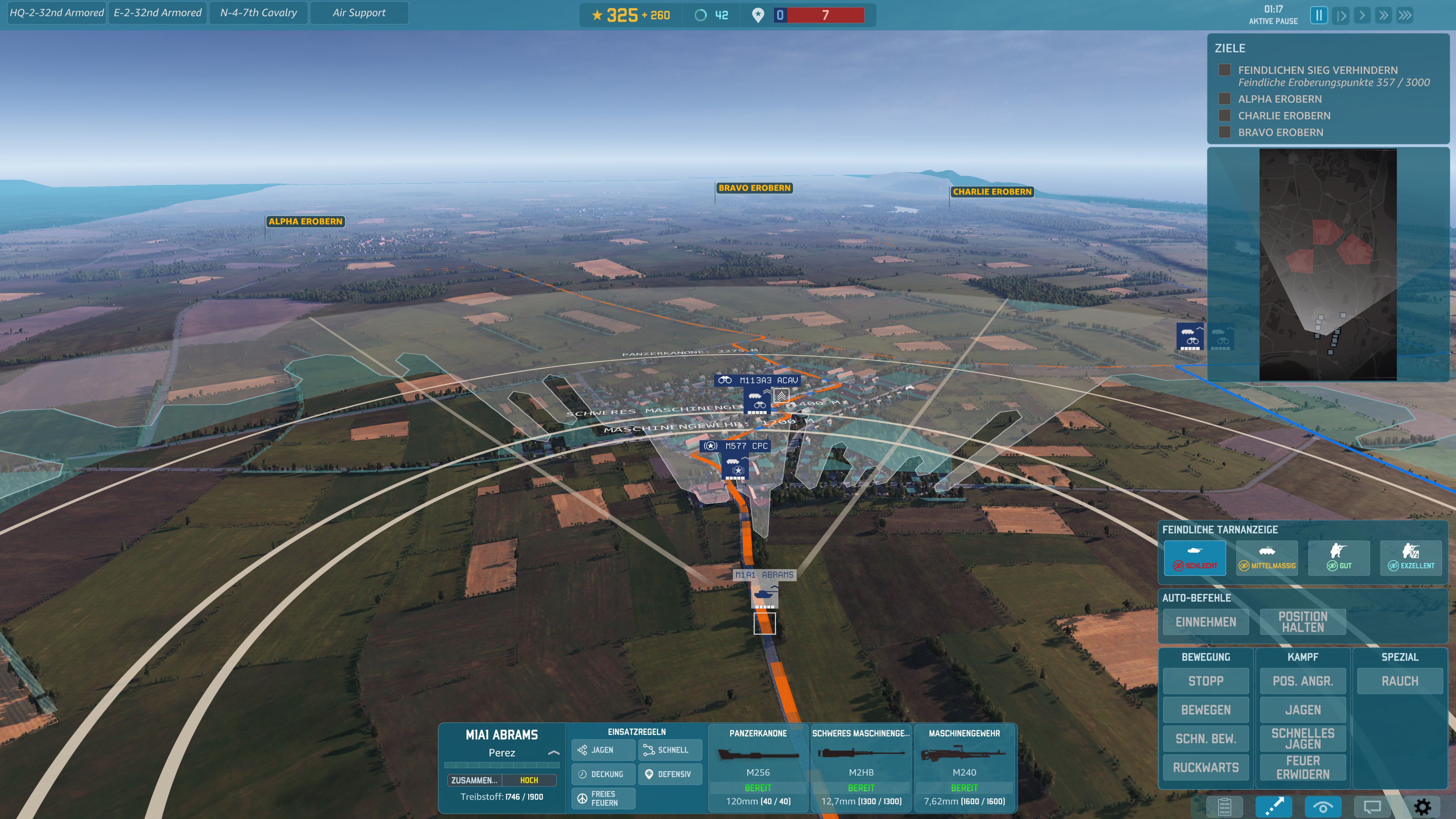This screenshot has height=819, width=1456.
Task: Click the minimap
Action: coord(1328,264)
